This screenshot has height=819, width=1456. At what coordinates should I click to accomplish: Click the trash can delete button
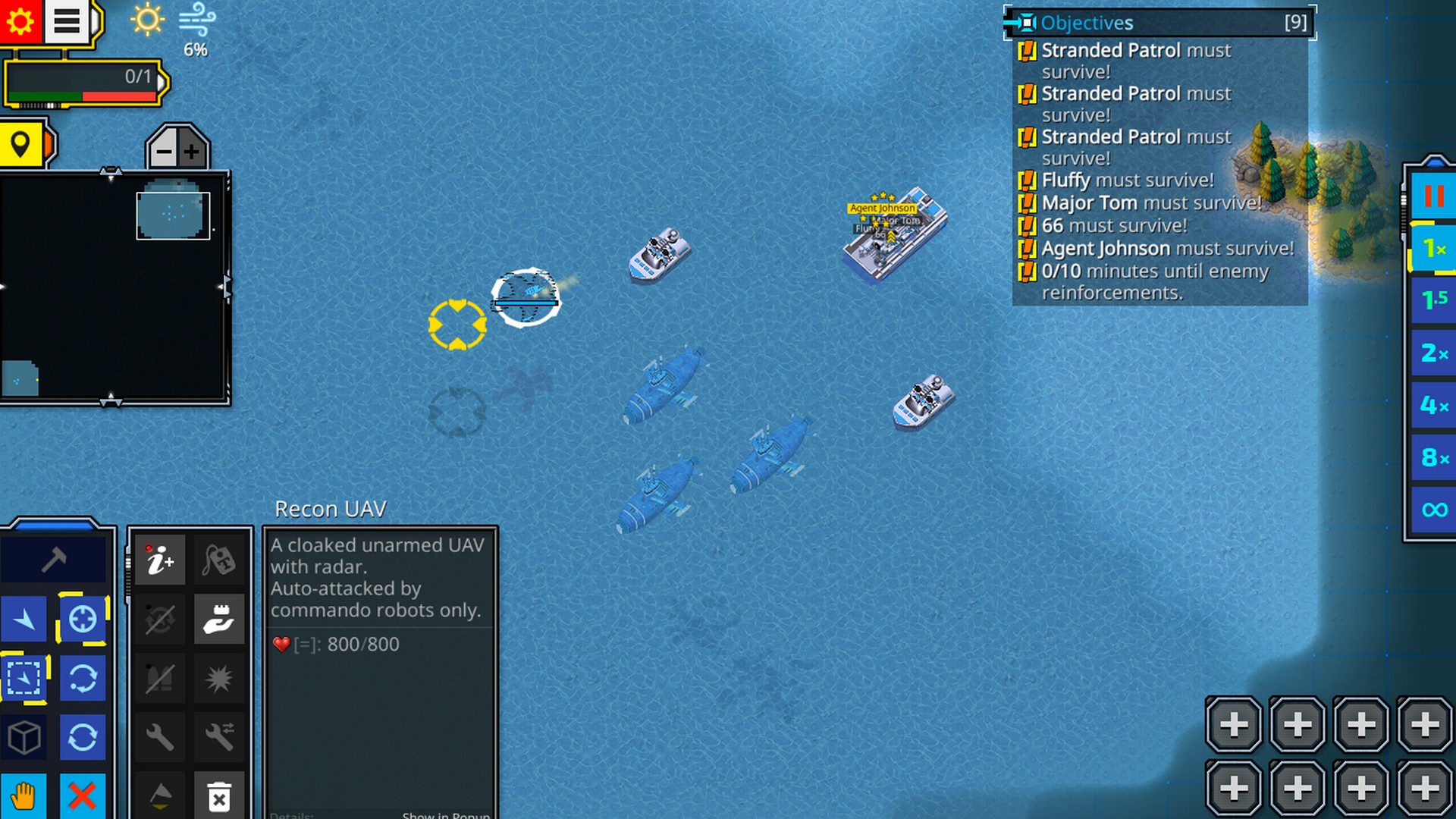pyautogui.click(x=219, y=798)
